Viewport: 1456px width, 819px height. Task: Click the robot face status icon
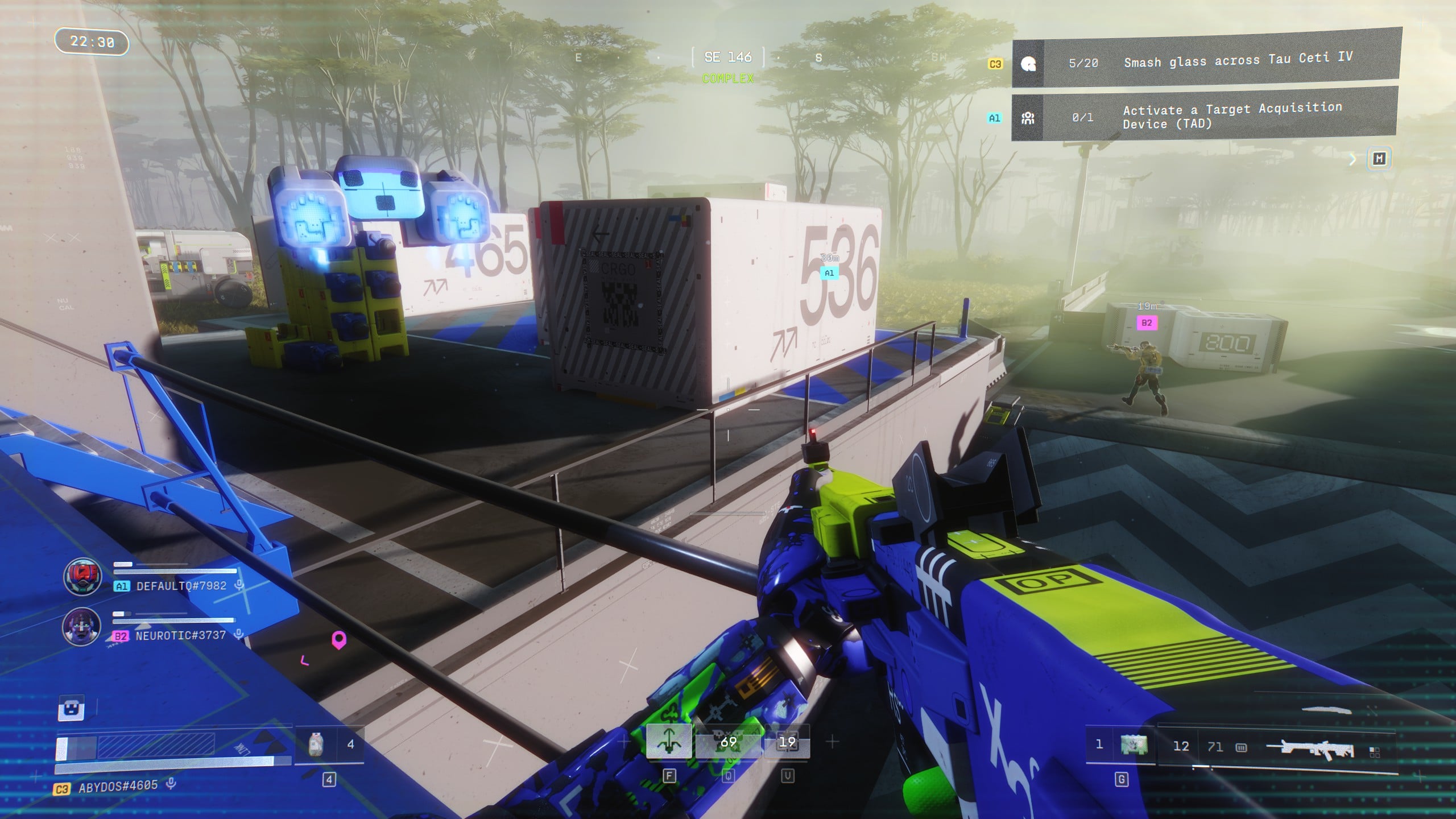(72, 709)
